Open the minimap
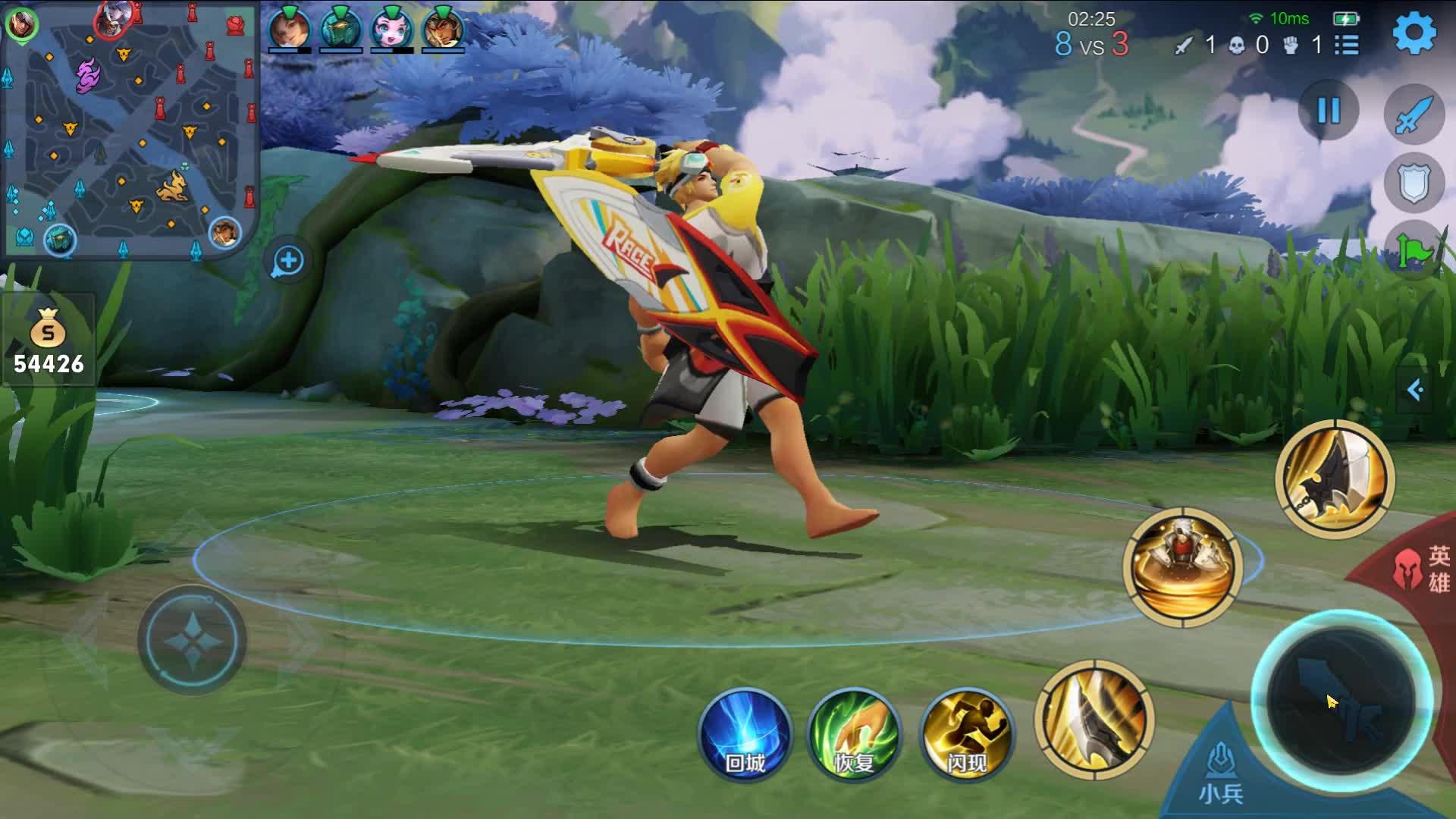This screenshot has width=1456, height=819. click(129, 129)
